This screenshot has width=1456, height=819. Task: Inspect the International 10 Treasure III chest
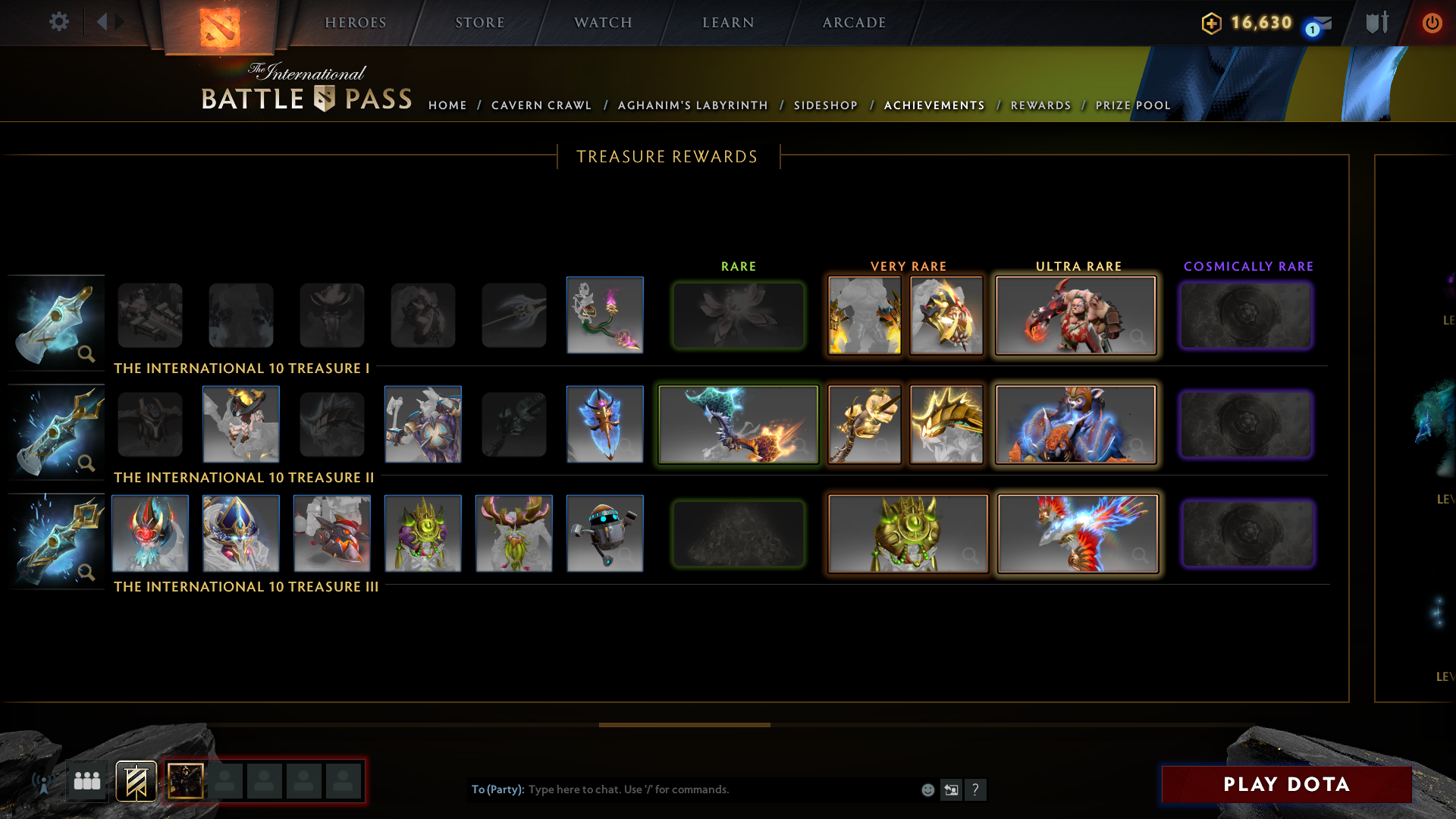click(57, 540)
